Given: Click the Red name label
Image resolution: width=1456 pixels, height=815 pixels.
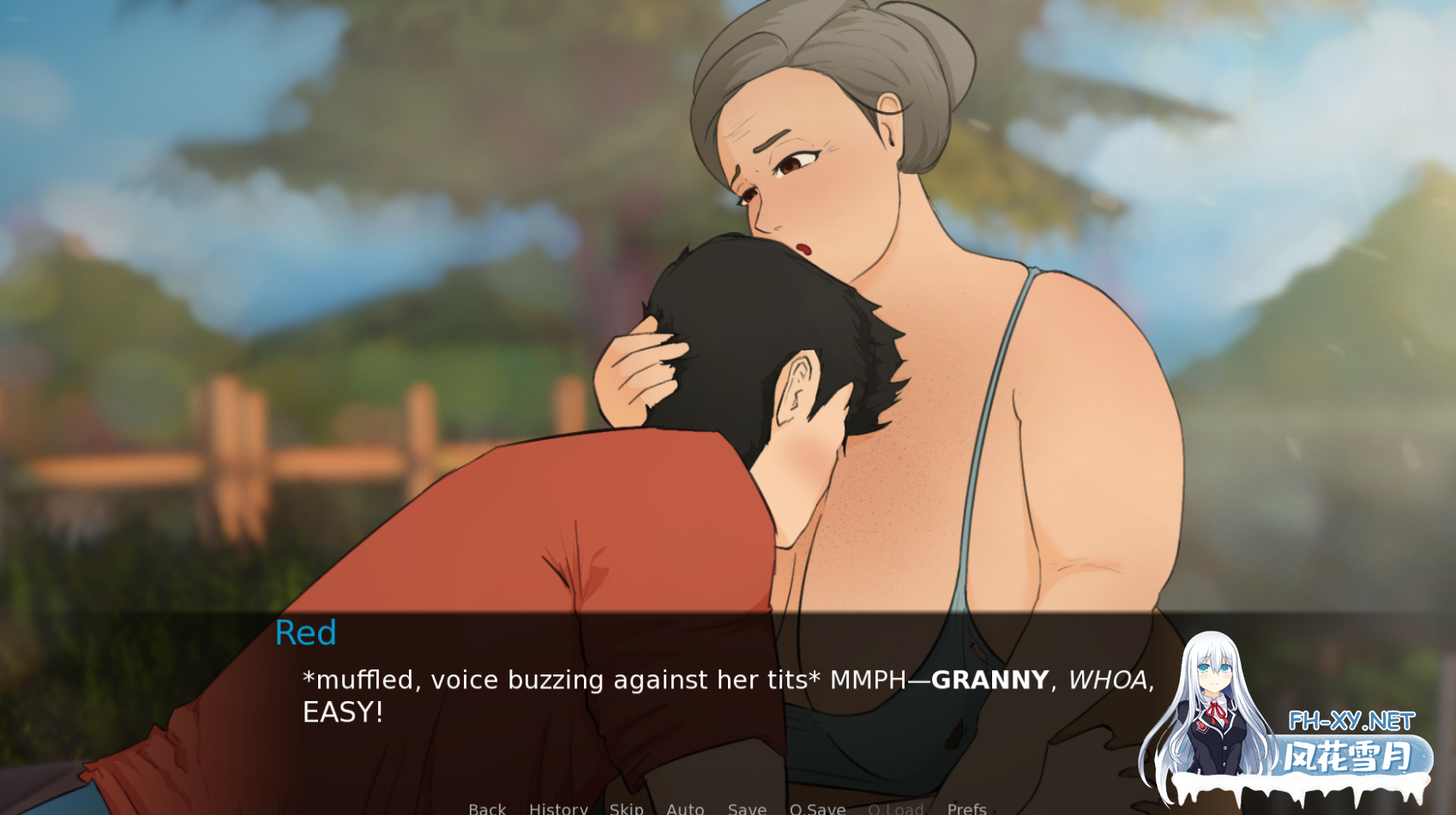Looking at the screenshot, I should (305, 633).
